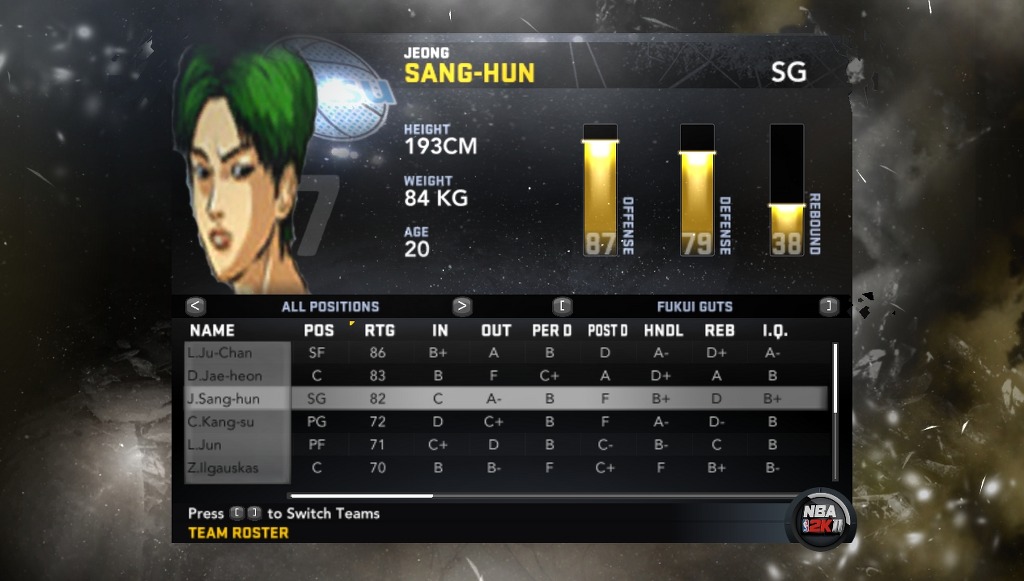The image size is (1024, 581).
Task: Sort by the I.Q. column header
Action: (x=774, y=330)
